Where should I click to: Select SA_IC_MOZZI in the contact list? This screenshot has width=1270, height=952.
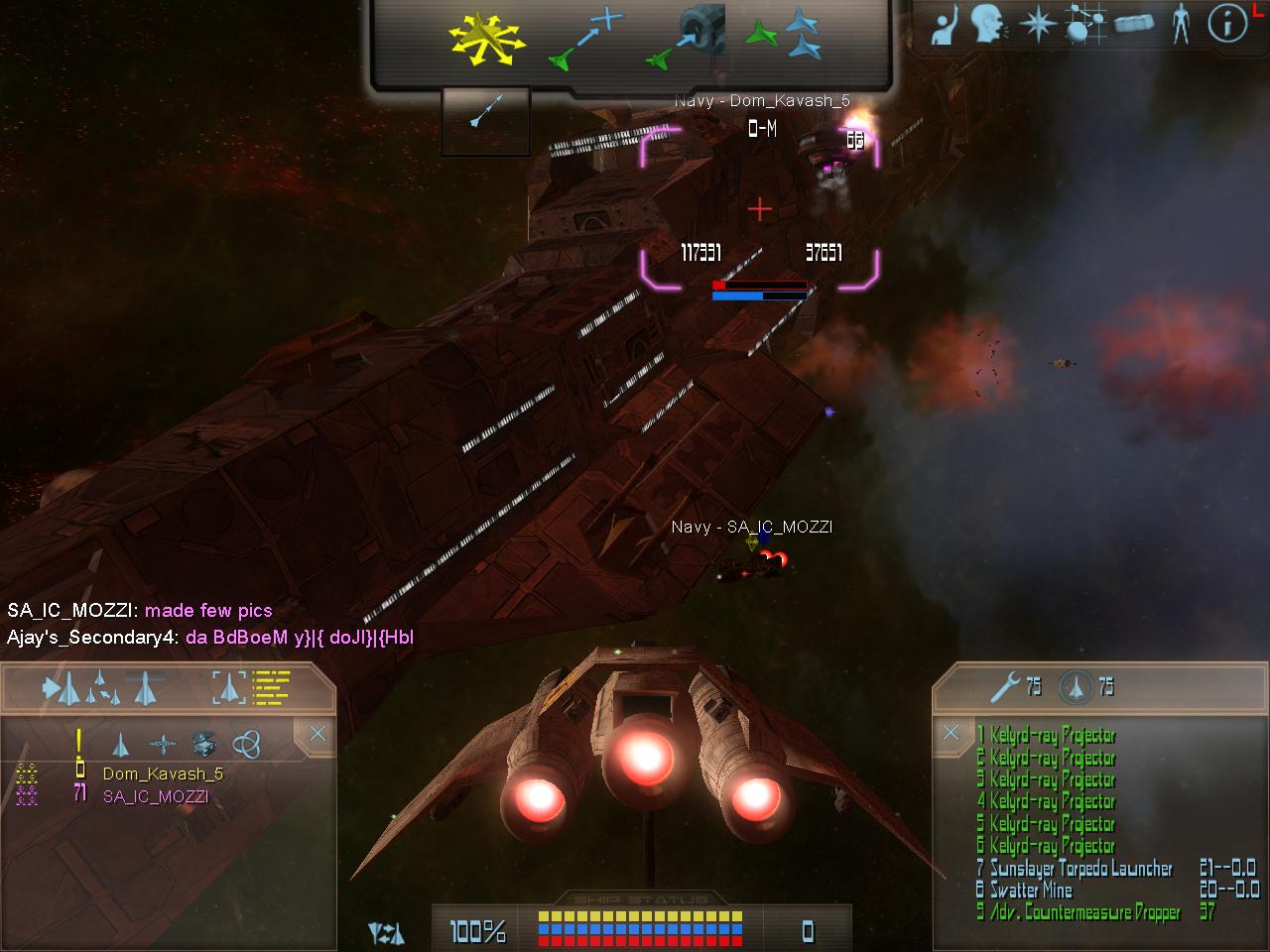[156, 796]
